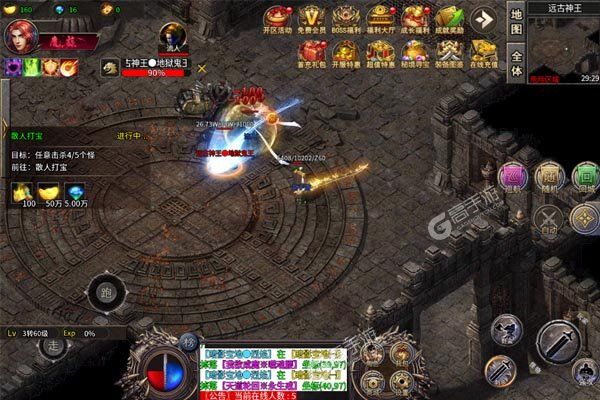The image size is (600, 400).
Task: Activate the large sword attack button
Action: pos(559,341)
